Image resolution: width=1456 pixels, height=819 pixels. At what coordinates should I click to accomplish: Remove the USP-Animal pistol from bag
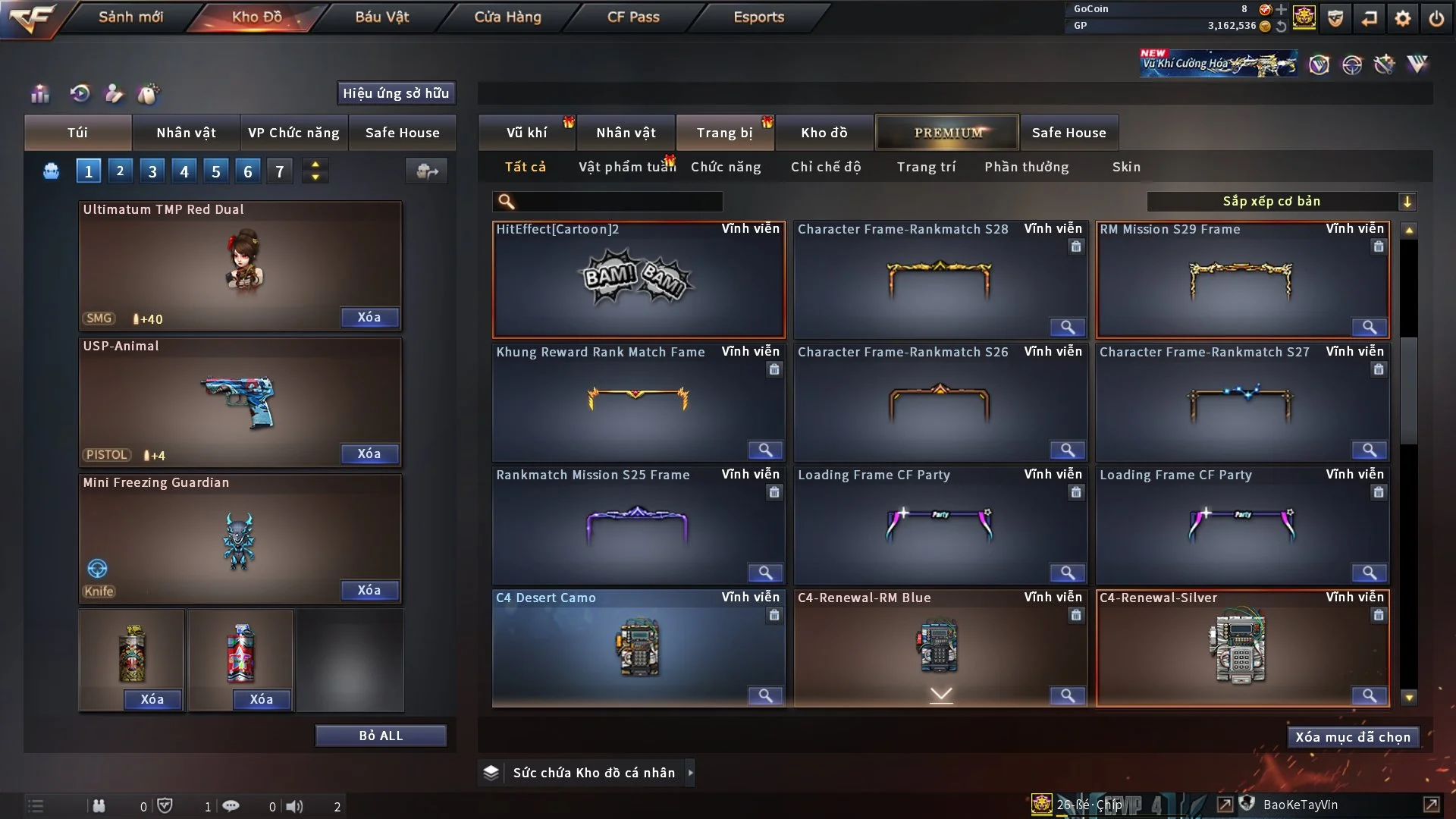tap(369, 453)
